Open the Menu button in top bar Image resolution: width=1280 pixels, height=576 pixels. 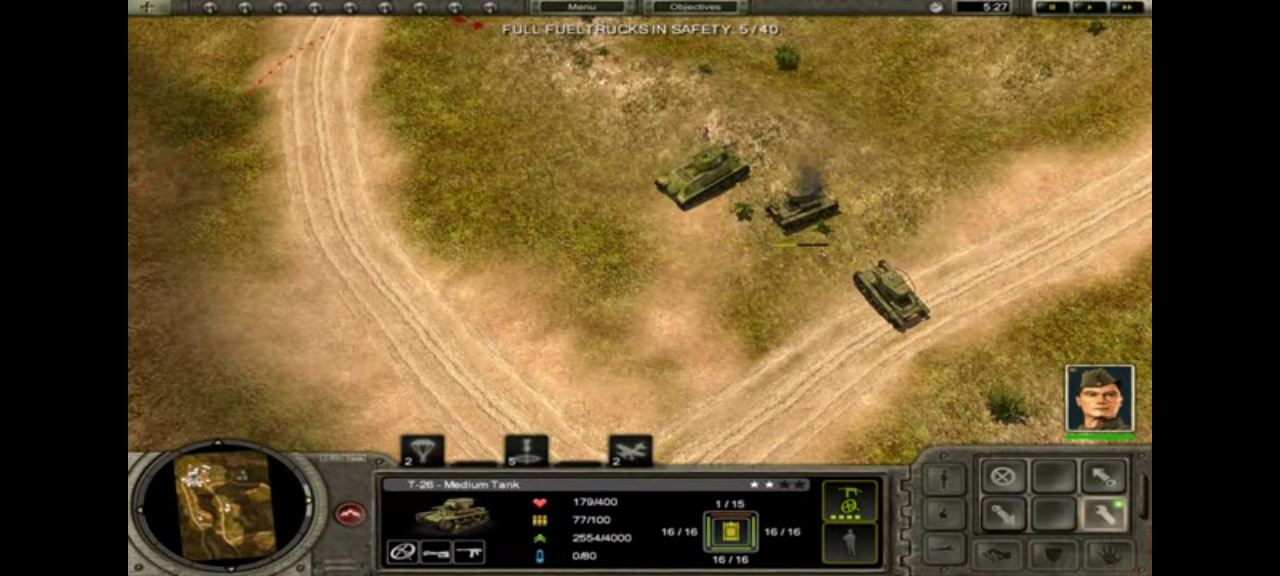click(582, 7)
